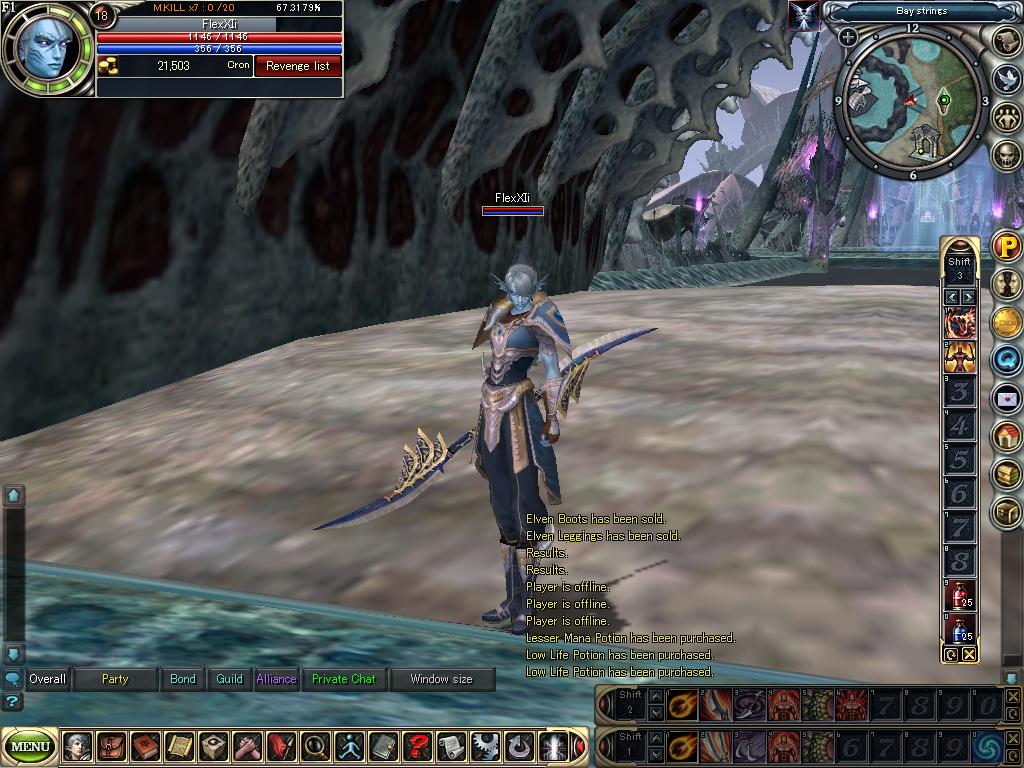The height and width of the screenshot is (768, 1024).
Task: Open the inventory bag icon
Action: pos(112,746)
